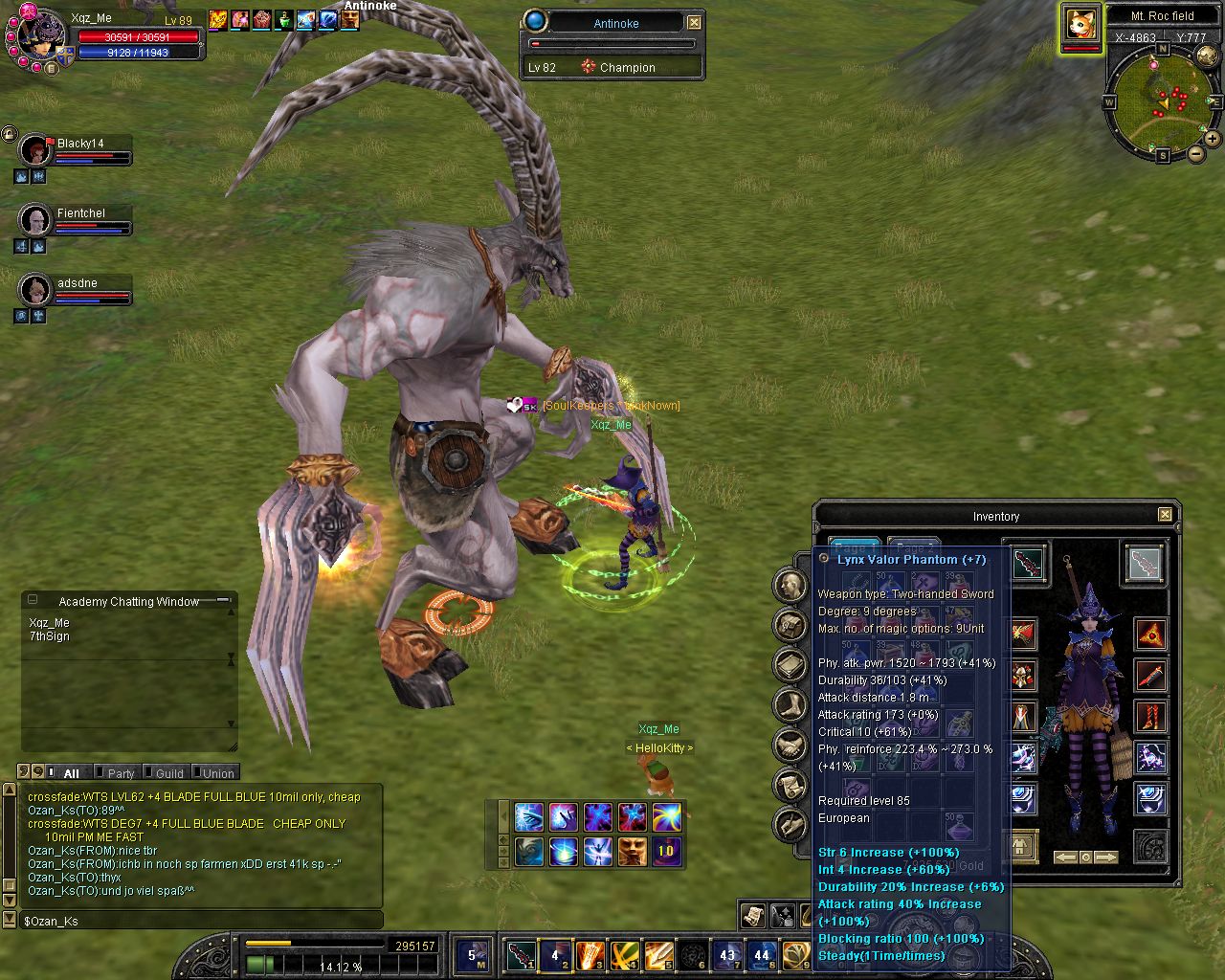Use the sword skill in hotbar slot 1
1225x980 pixels.
pos(522,954)
